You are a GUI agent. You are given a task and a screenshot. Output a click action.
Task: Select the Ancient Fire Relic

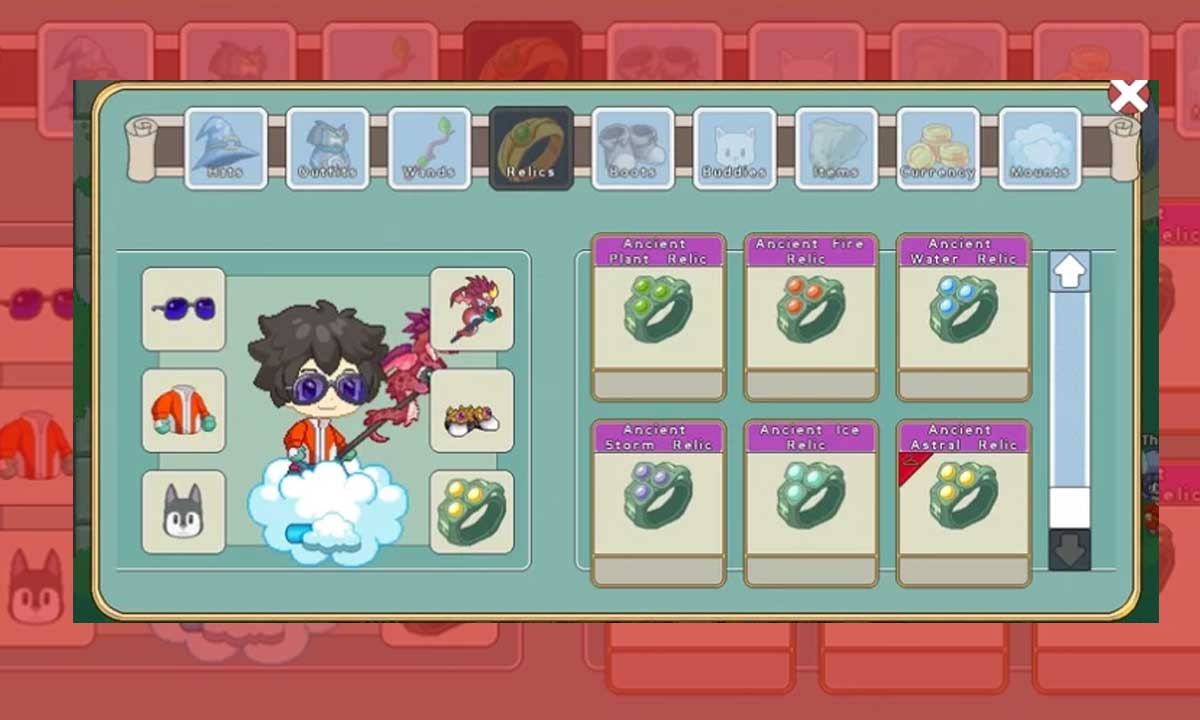coord(811,317)
